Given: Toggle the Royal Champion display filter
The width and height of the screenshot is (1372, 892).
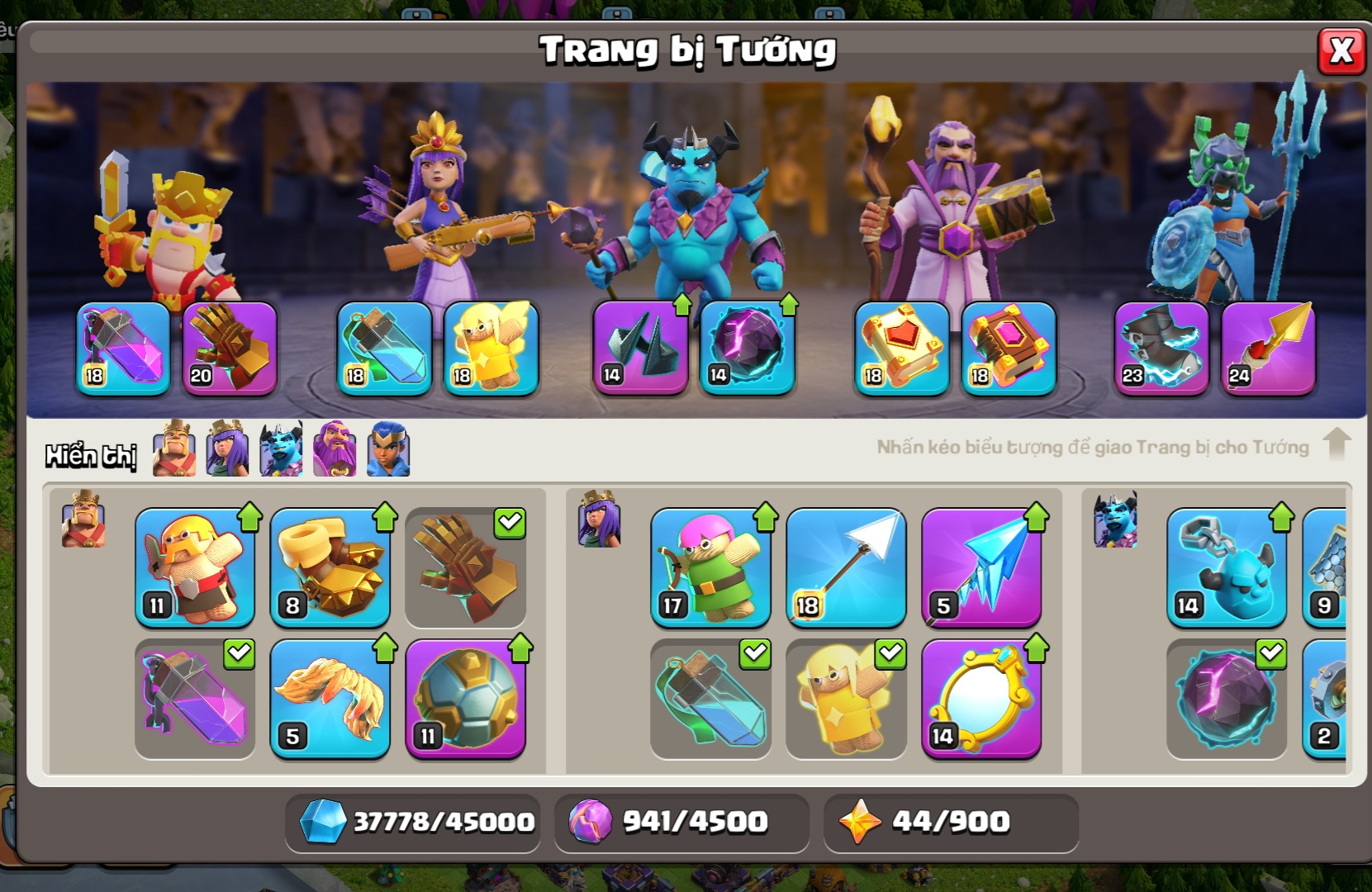Looking at the screenshot, I should coord(388,448).
